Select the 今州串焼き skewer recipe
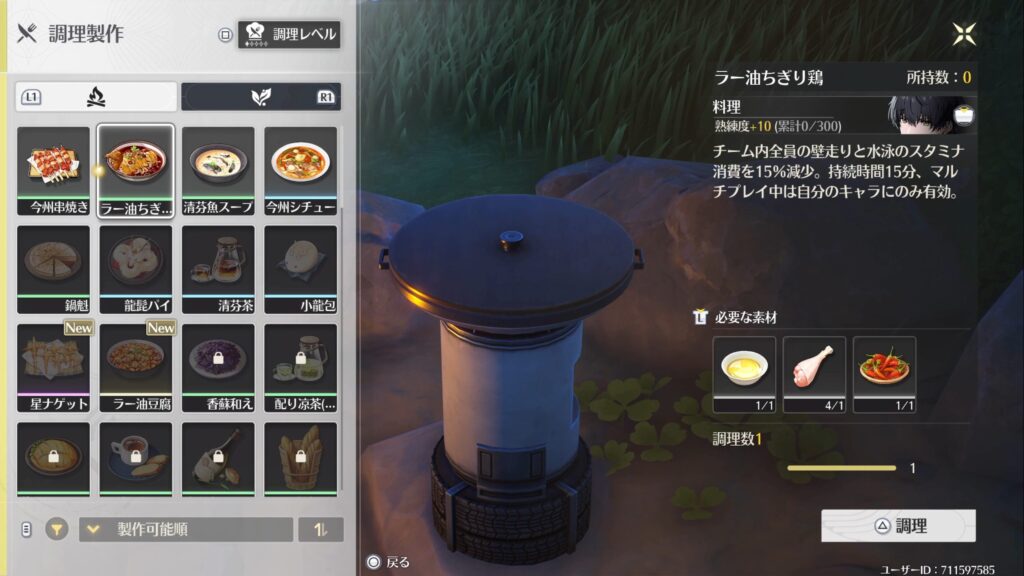The width and height of the screenshot is (1024, 576). 54,168
